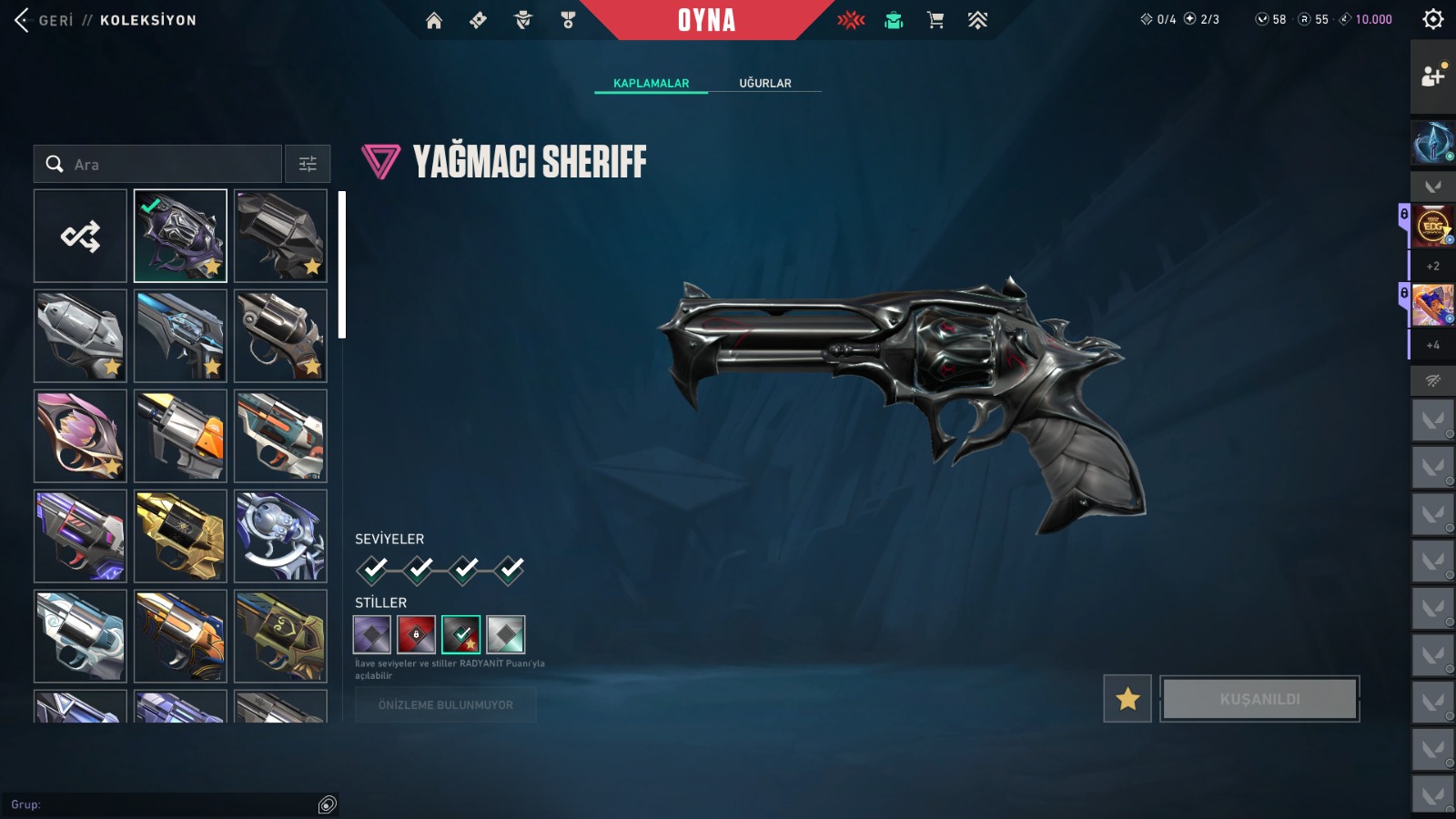Open the add friends social icon
The width and height of the screenshot is (1456, 819).
1432,76
